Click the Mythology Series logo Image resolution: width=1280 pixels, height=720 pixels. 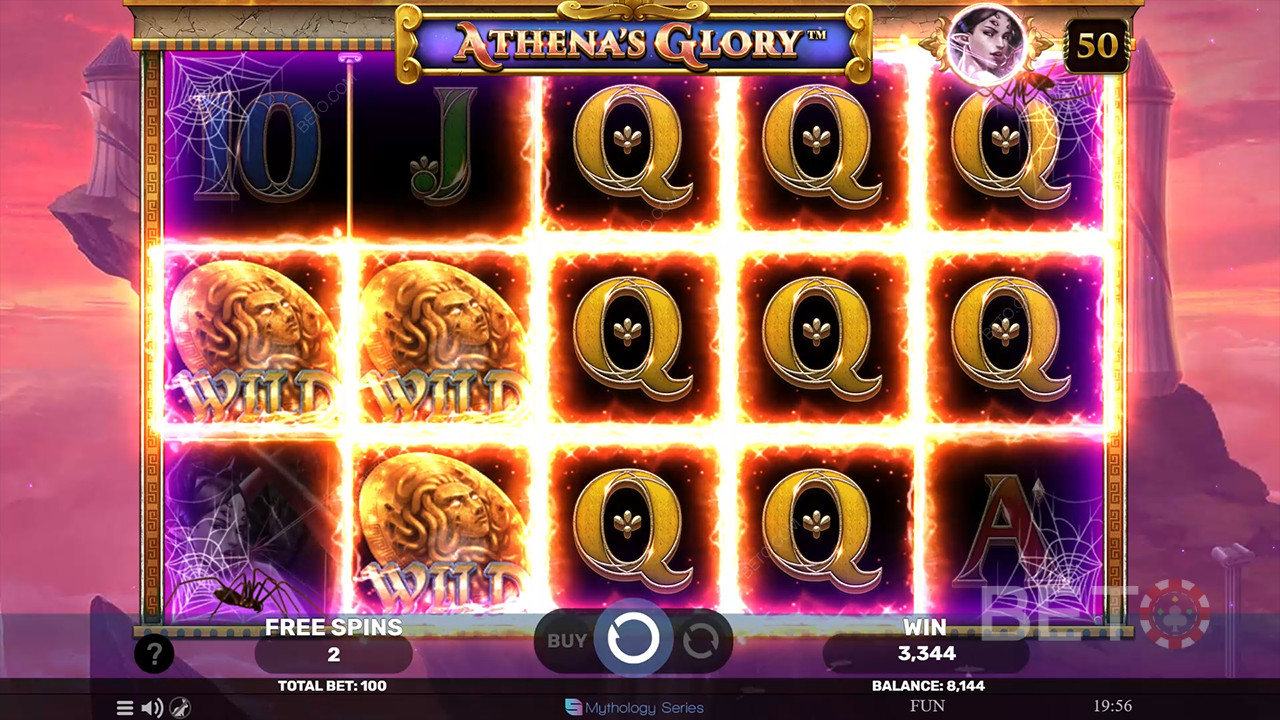tap(634, 708)
